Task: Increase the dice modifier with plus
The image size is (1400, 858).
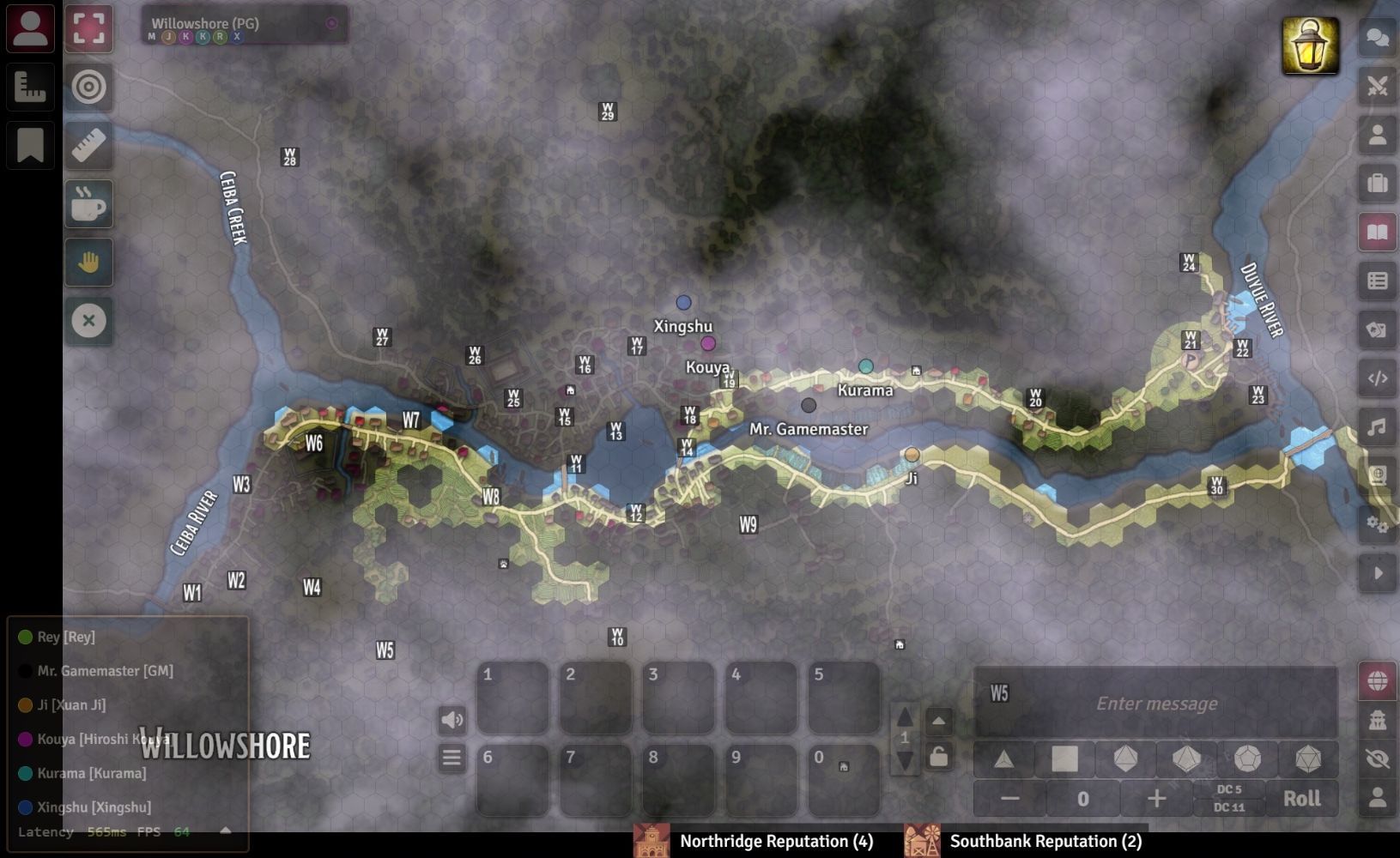Action: point(1156,799)
